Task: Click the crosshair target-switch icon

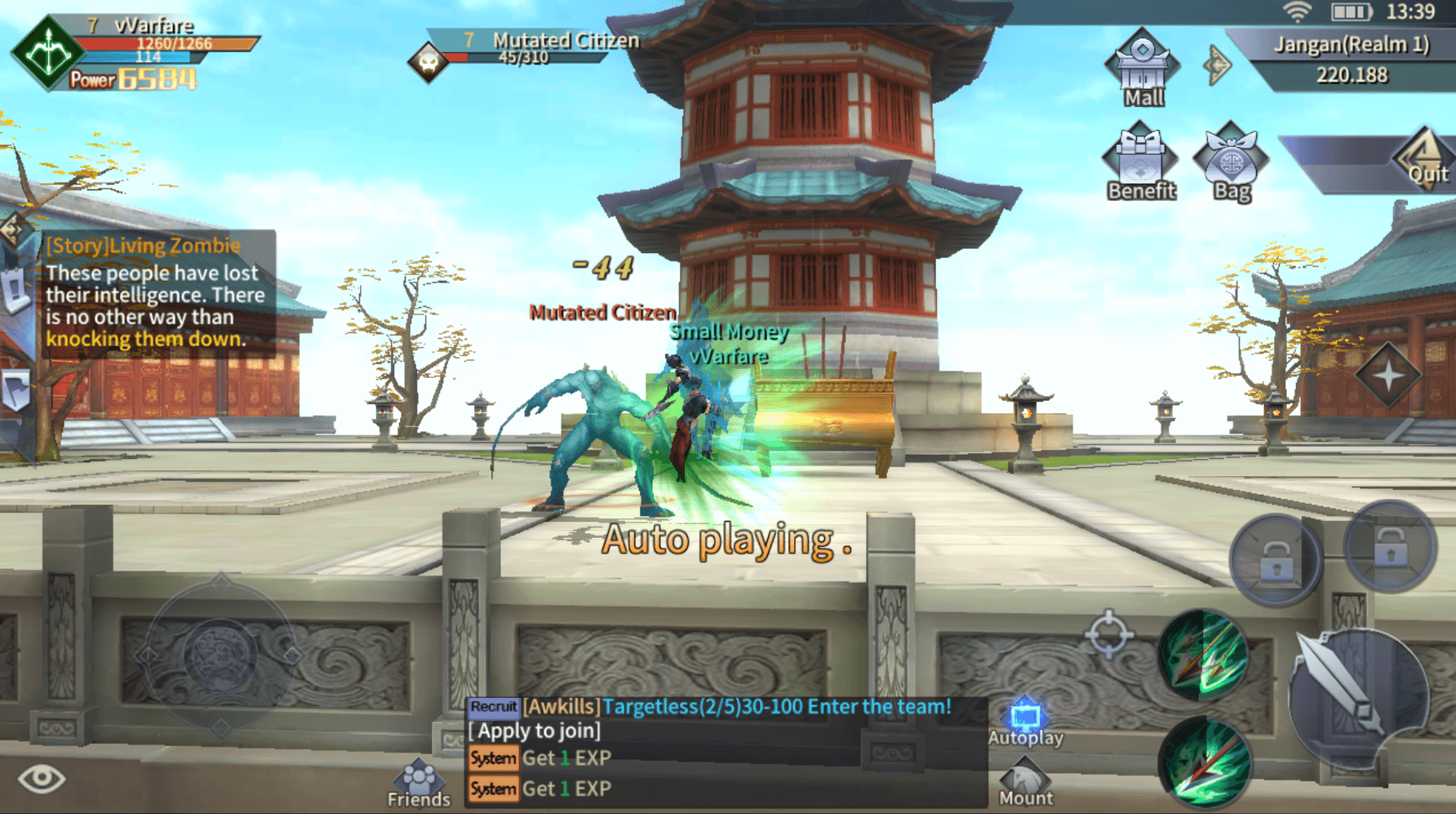Action: [x=1108, y=634]
